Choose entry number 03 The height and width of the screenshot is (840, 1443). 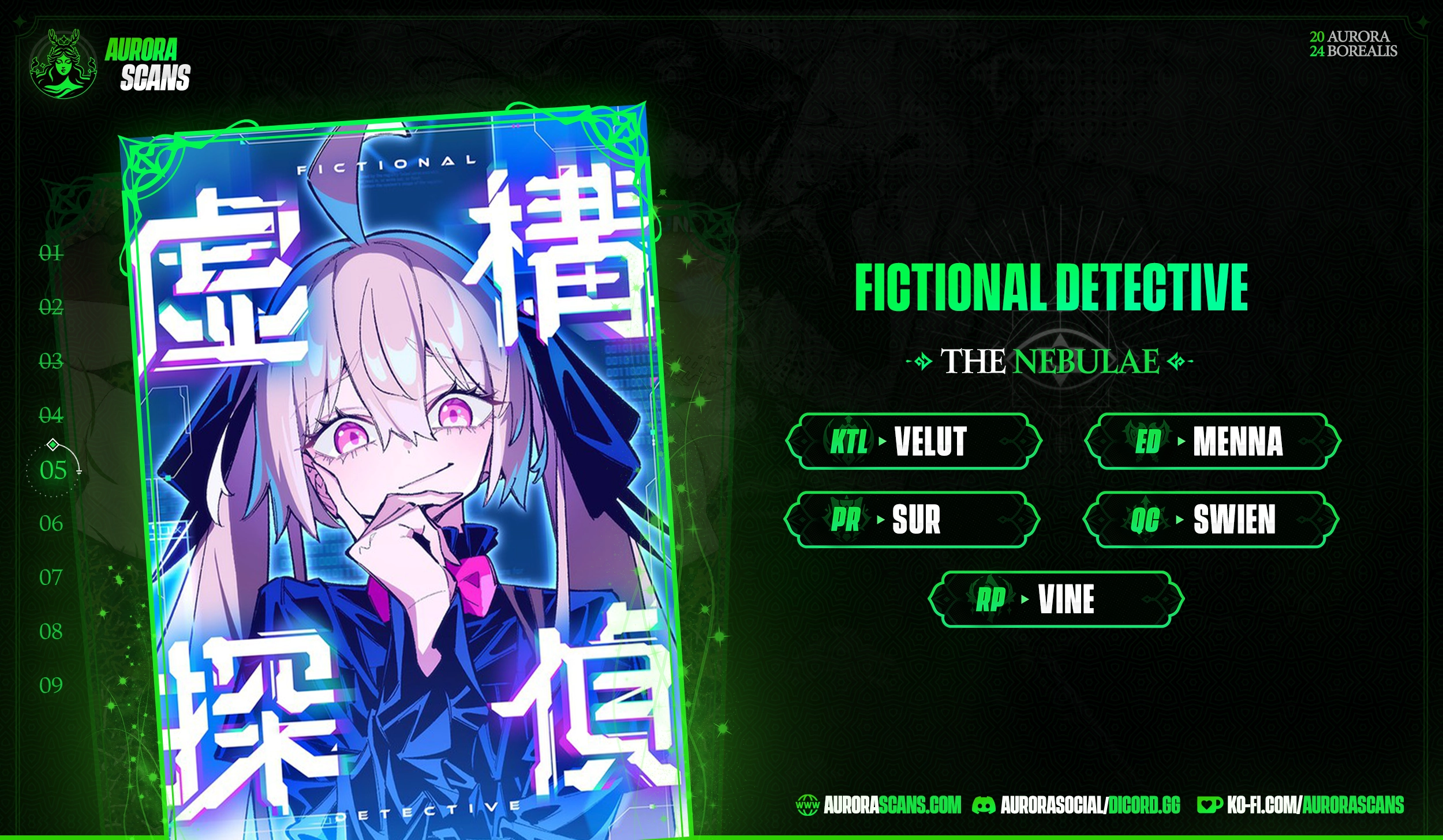coord(51,361)
